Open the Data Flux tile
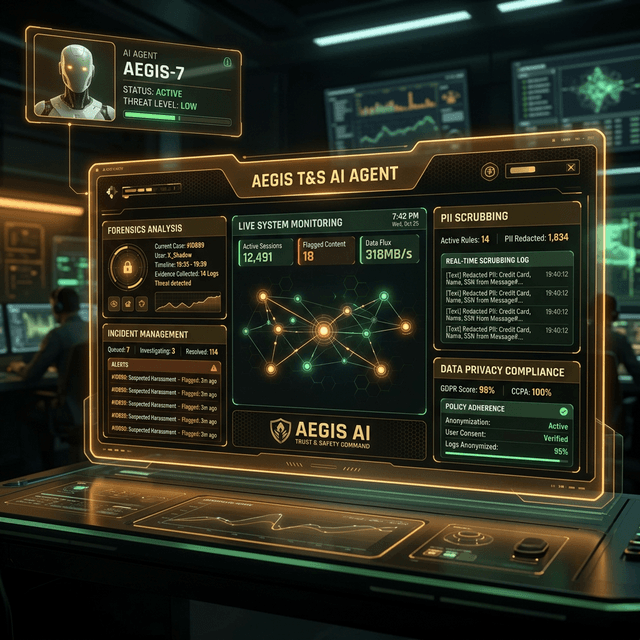The width and height of the screenshot is (640, 640). [x=390, y=251]
